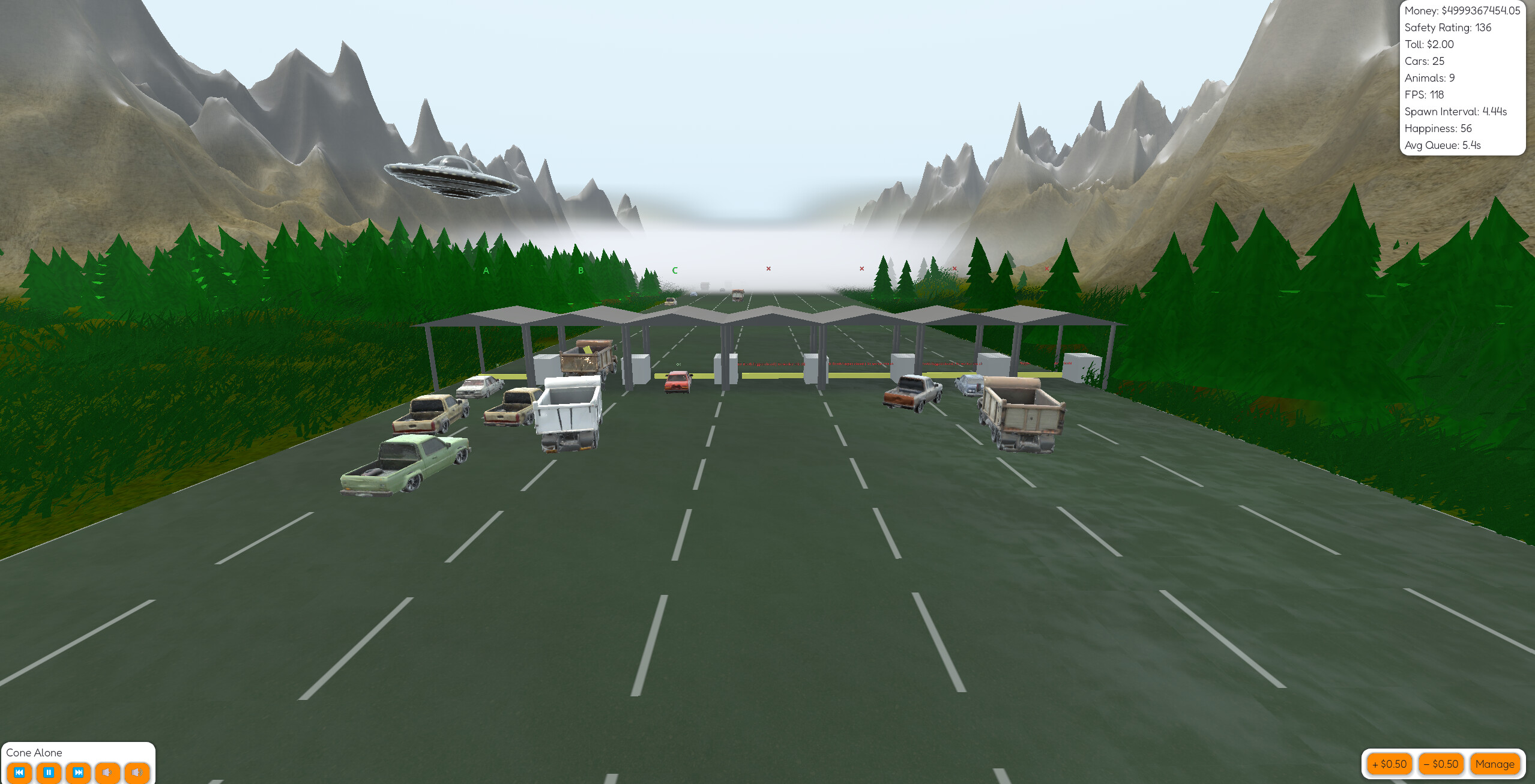
Task: Click the "Cone Alone" song title text
Action: click(36, 752)
